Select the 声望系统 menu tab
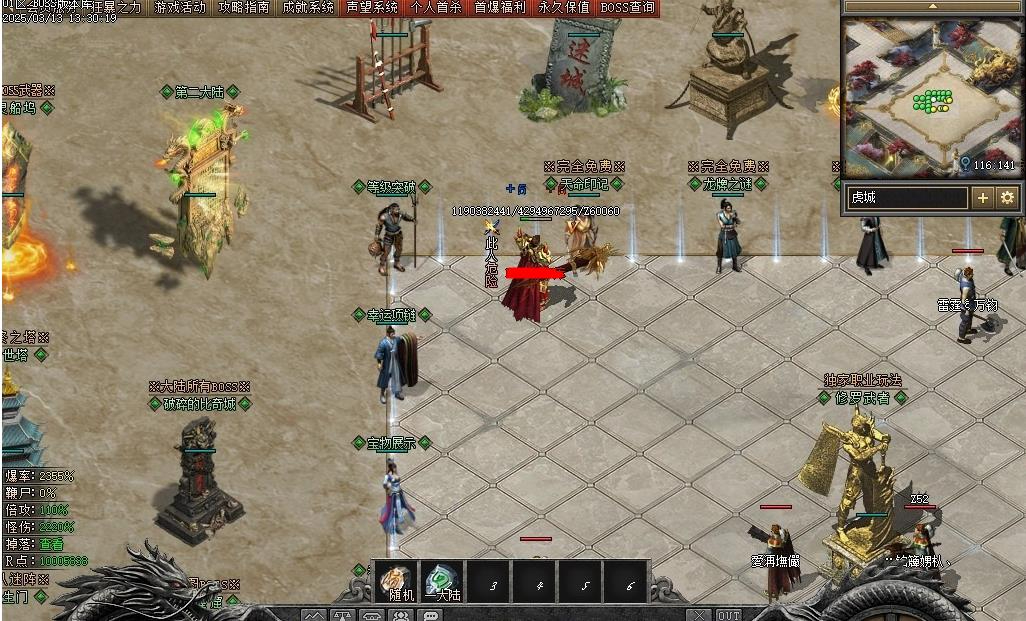 pyautogui.click(x=371, y=7)
